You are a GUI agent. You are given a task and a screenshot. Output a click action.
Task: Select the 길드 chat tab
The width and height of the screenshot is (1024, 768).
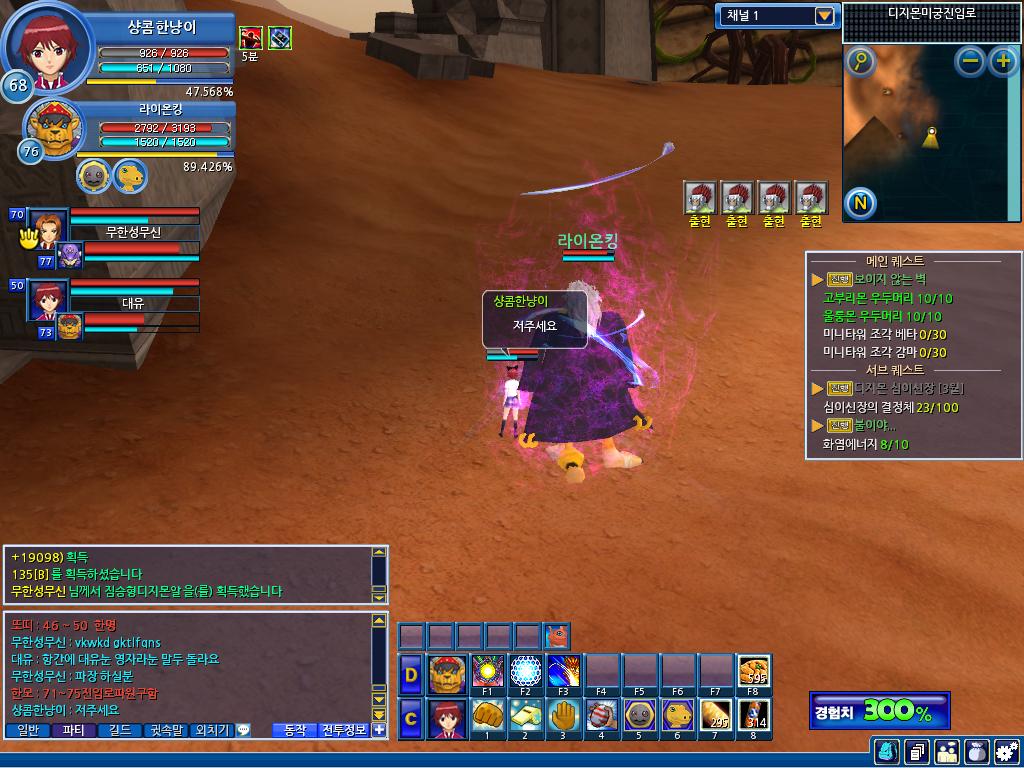click(x=121, y=730)
